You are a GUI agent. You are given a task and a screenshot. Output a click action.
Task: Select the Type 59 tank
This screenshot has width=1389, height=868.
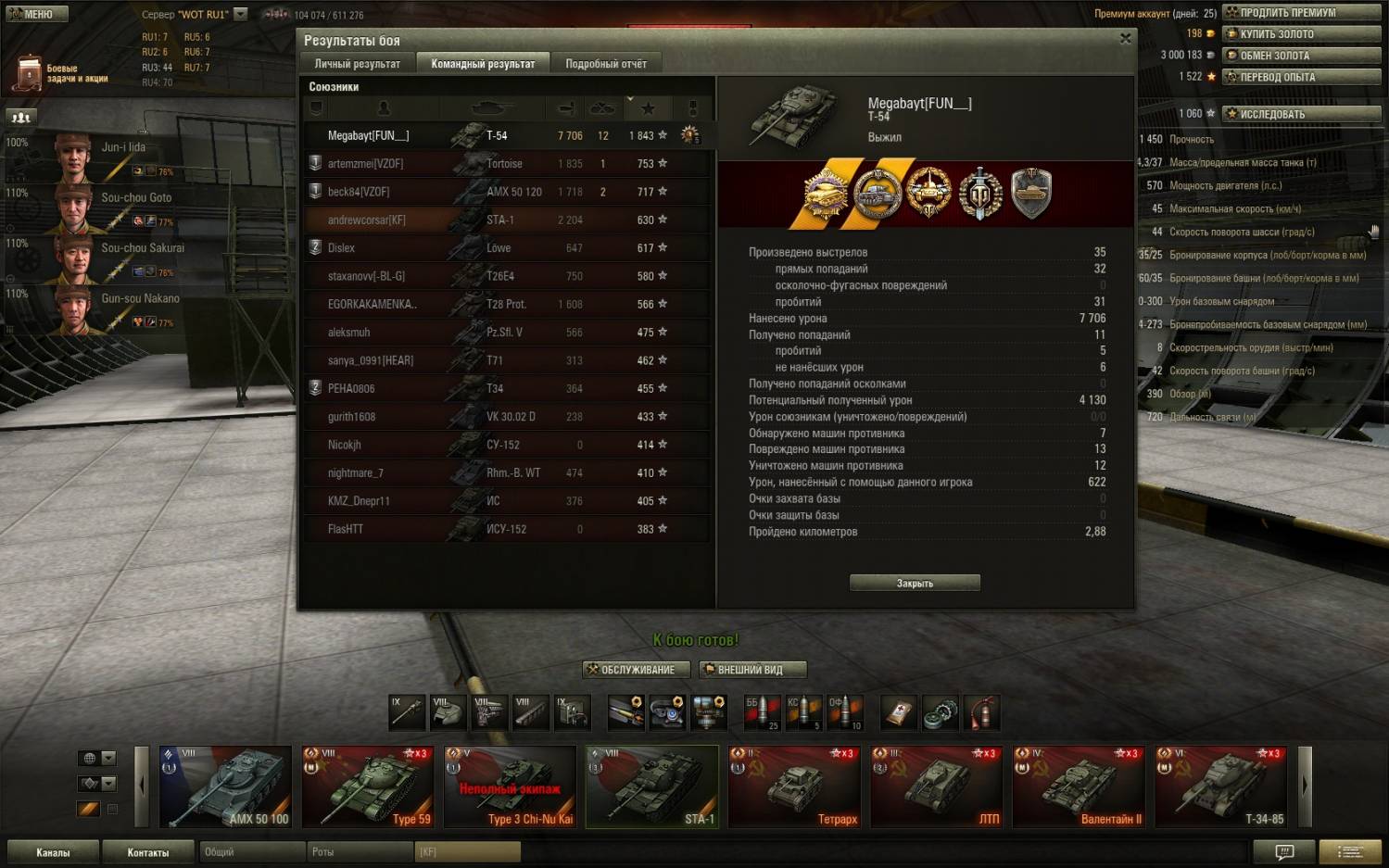(369, 786)
